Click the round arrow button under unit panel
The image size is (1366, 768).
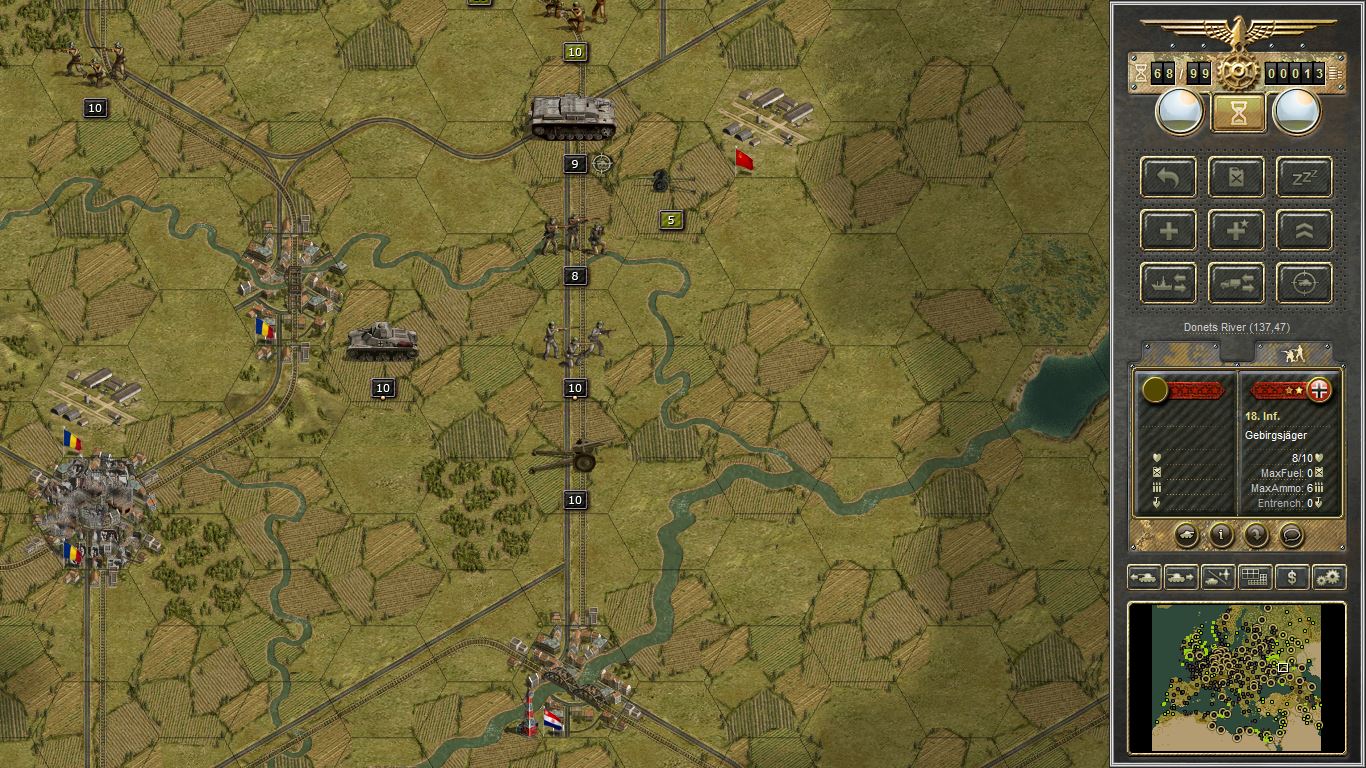click(x=1256, y=535)
